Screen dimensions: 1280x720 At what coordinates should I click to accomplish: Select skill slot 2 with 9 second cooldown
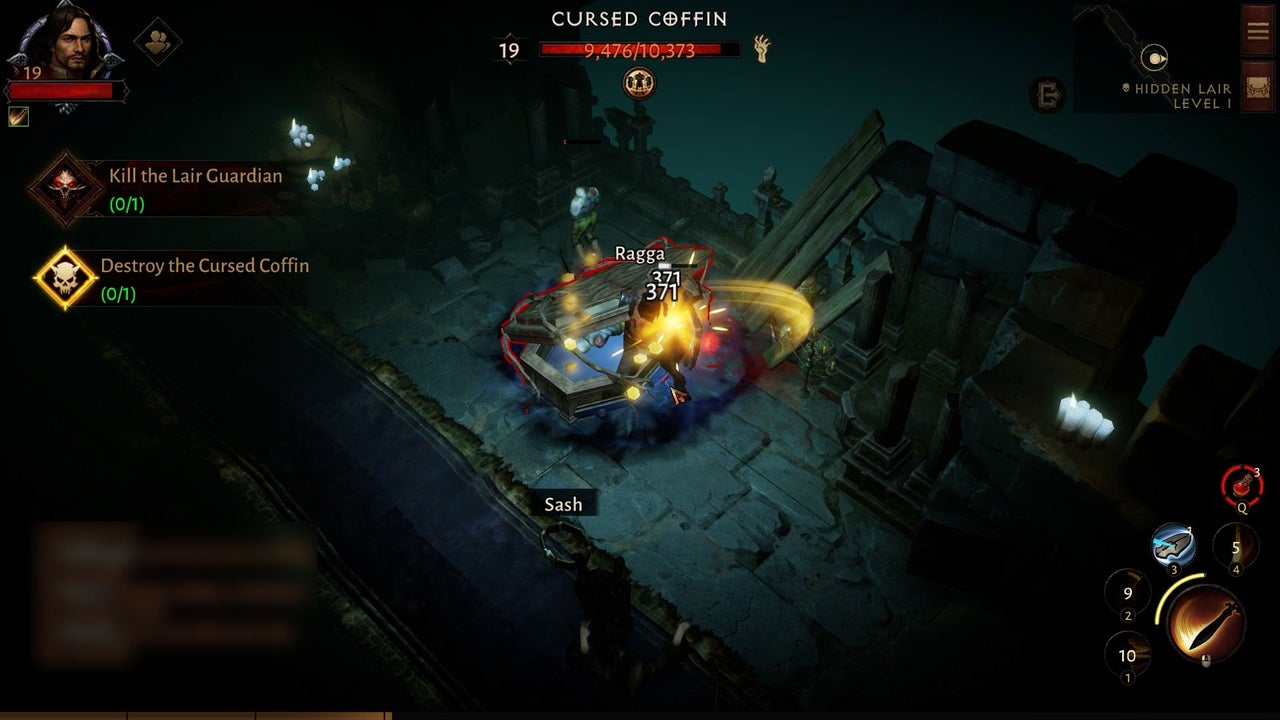point(1128,594)
